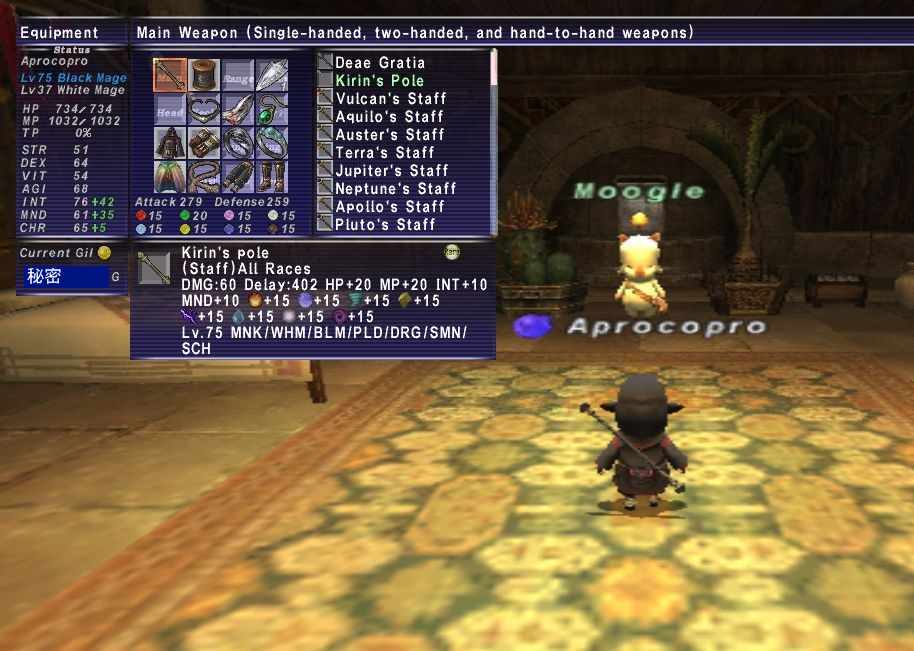
Task: Equip Aquilo's Staff from the list
Action: coord(390,117)
